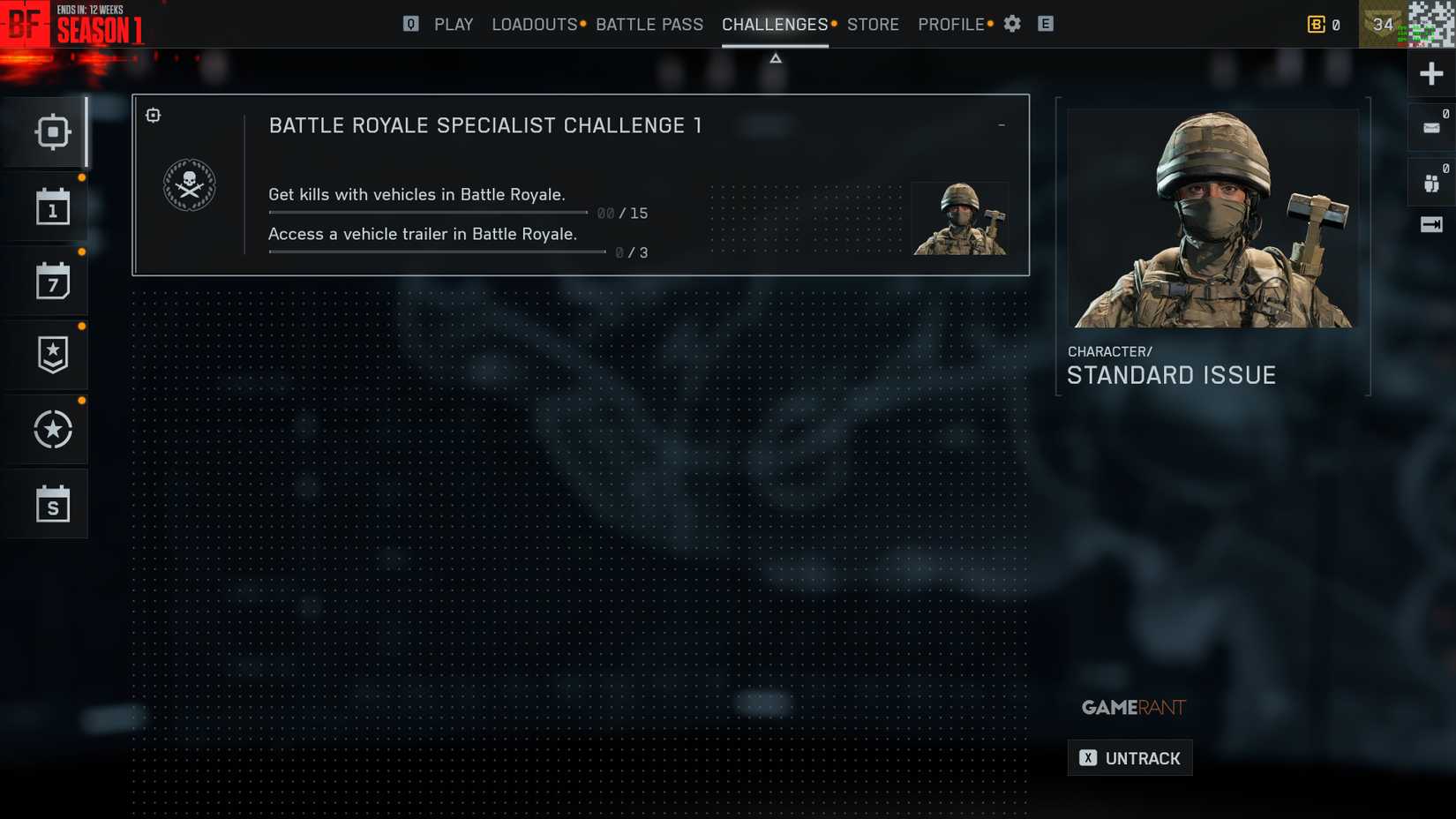Open the Challenges dropdown arrow below the tab
This screenshot has width=1456, height=819.
[775, 57]
